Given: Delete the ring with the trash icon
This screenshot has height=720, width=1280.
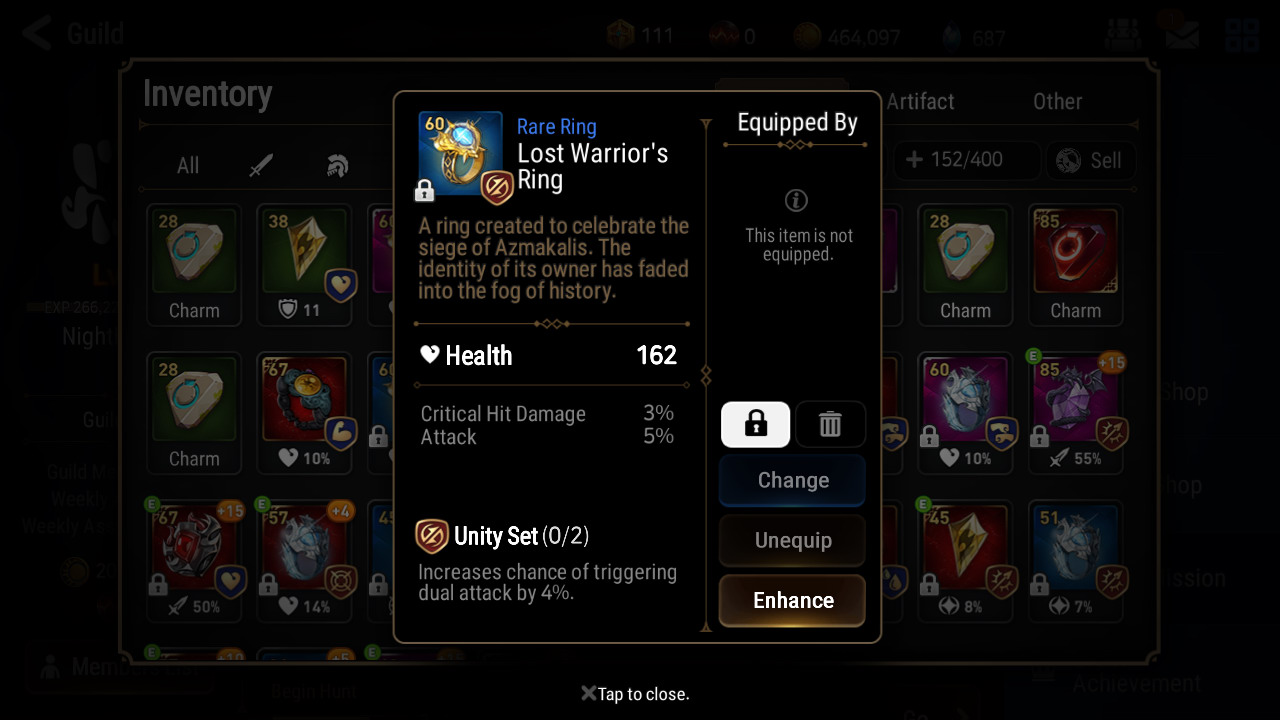Looking at the screenshot, I should click(830, 425).
